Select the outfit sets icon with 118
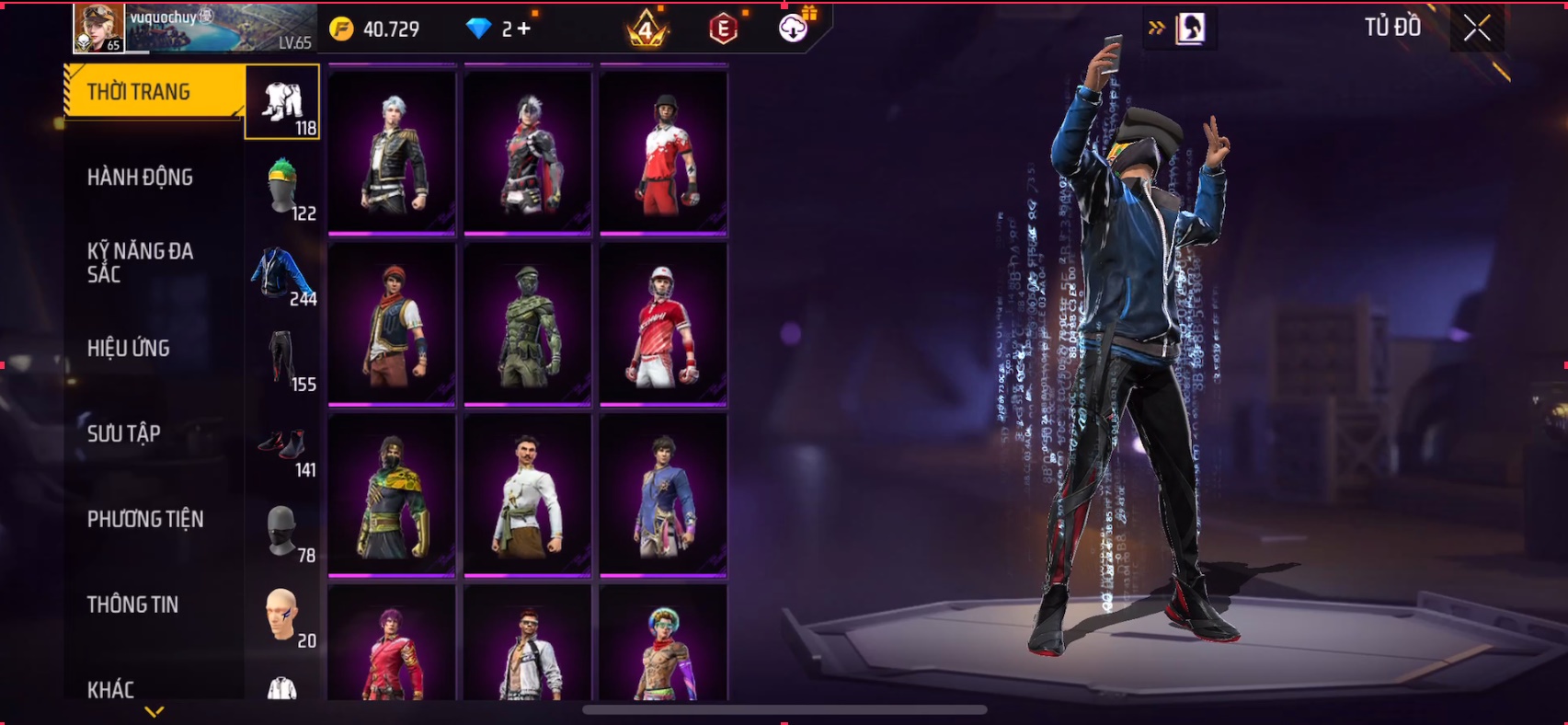This screenshot has height=725, width=1568. (x=282, y=103)
